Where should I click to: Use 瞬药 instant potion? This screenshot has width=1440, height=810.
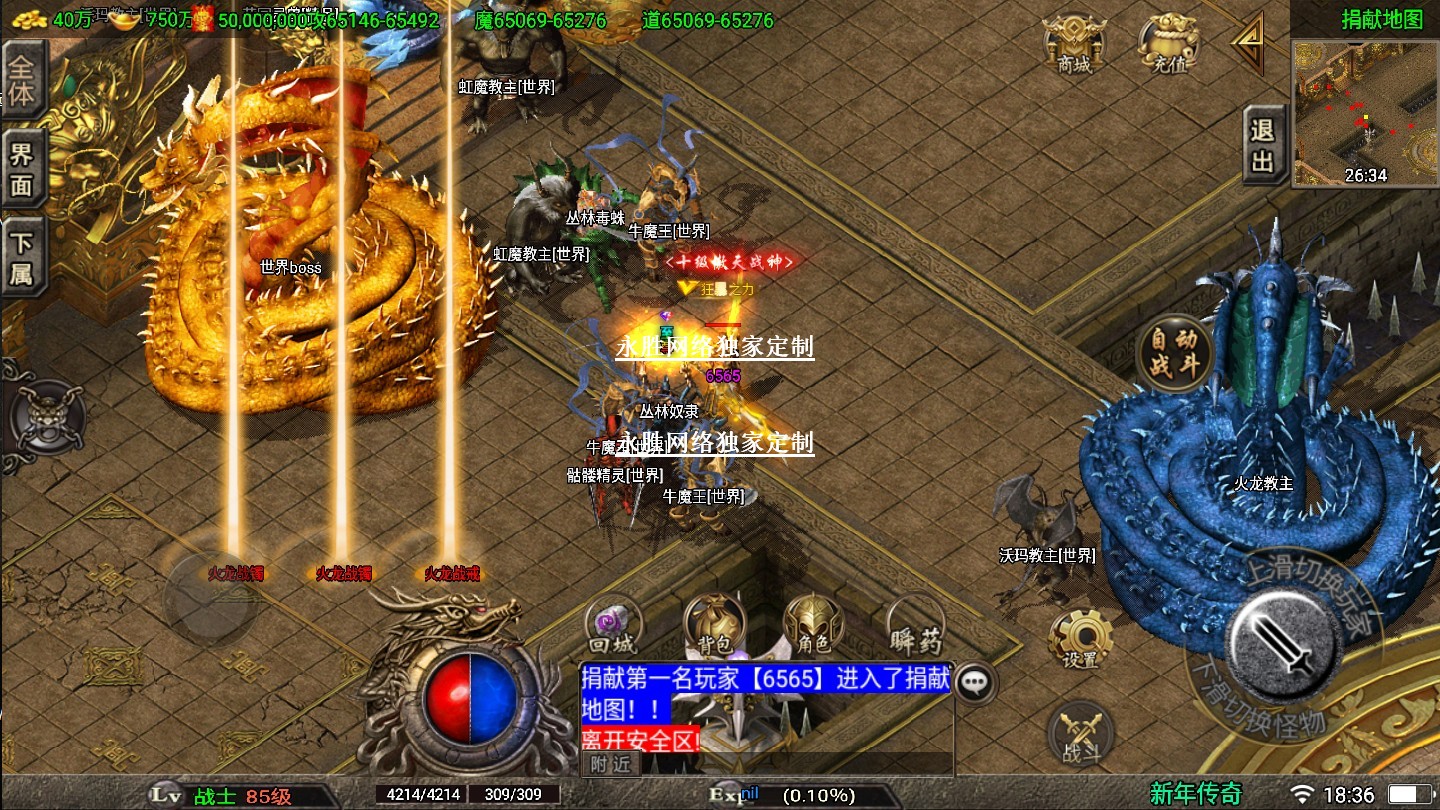[915, 625]
